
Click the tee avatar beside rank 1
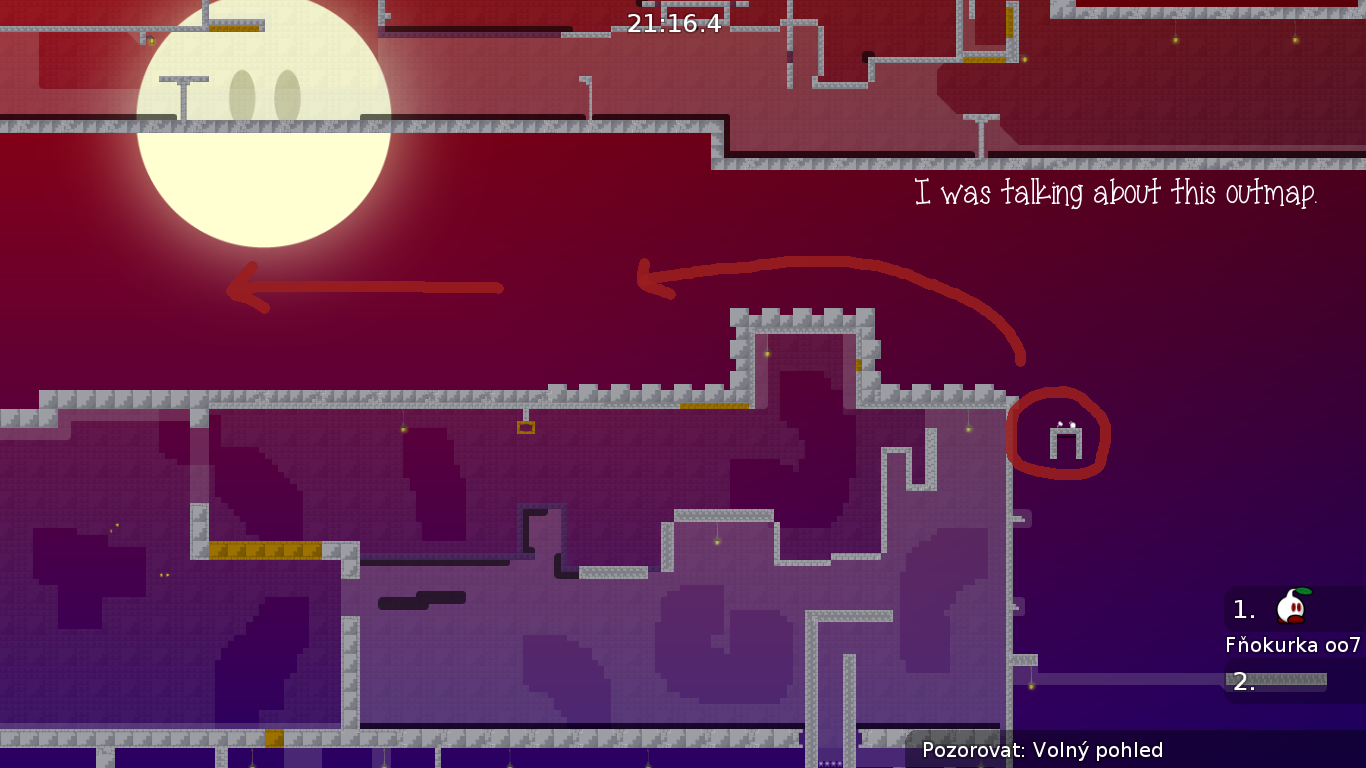1290,607
